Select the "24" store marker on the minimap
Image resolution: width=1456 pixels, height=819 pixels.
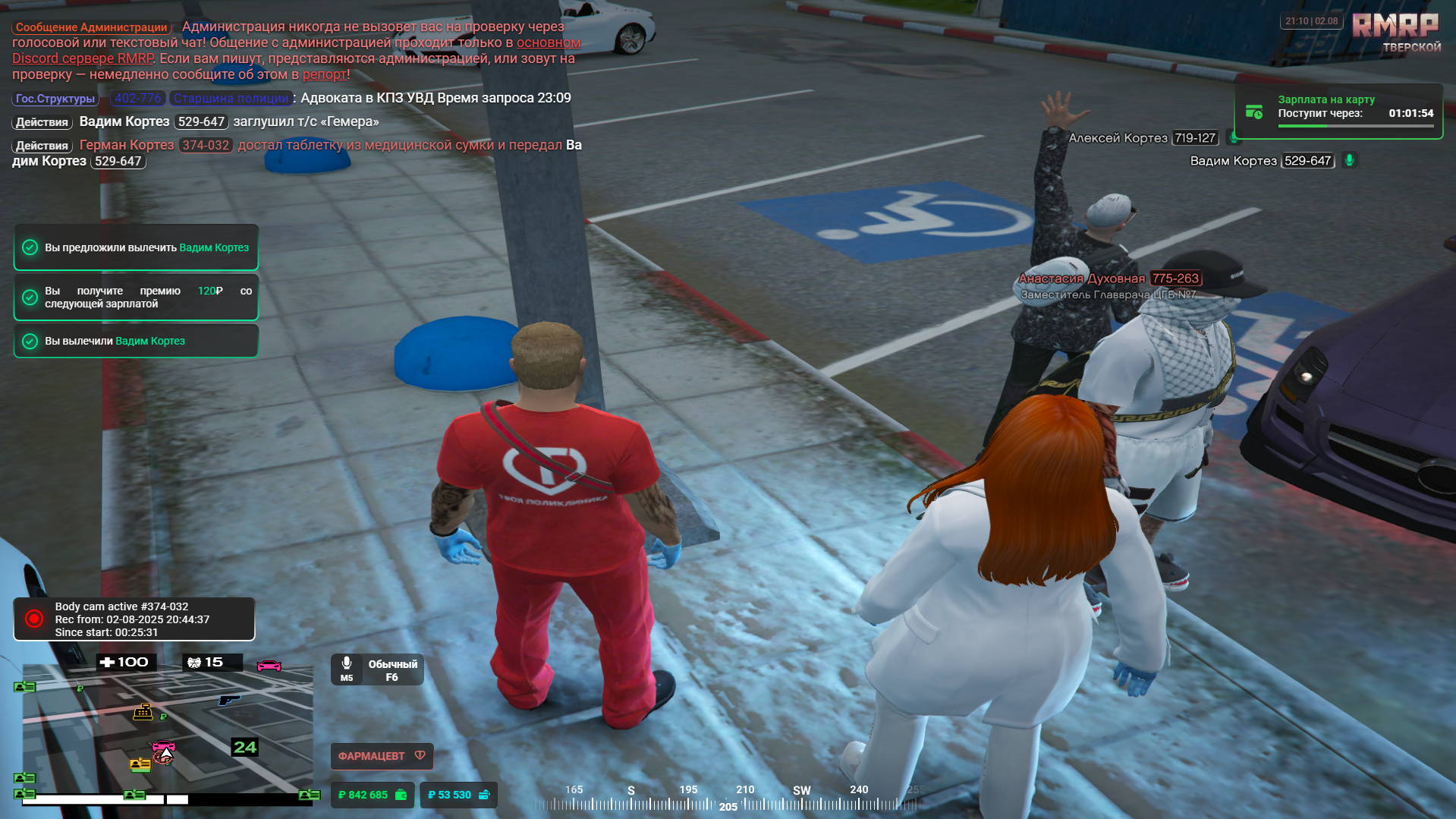244,747
